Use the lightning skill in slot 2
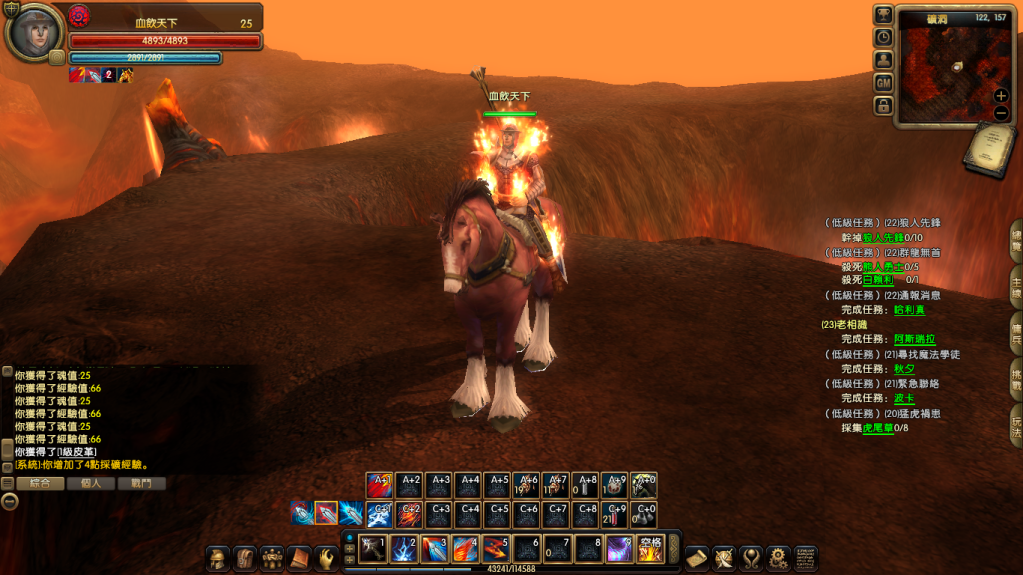 (403, 549)
